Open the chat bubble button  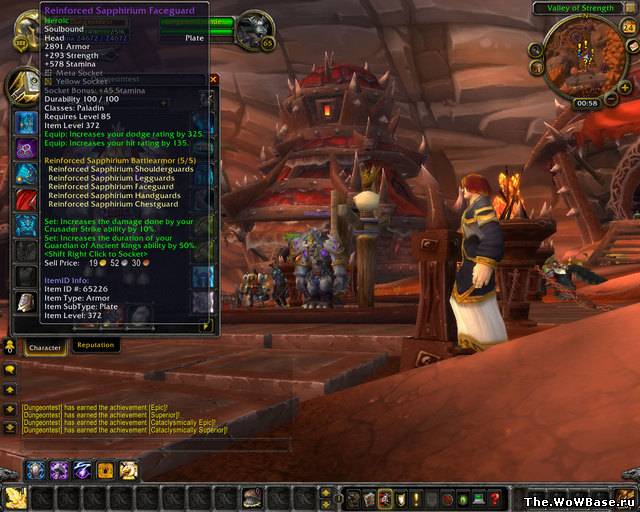[x=10, y=369]
